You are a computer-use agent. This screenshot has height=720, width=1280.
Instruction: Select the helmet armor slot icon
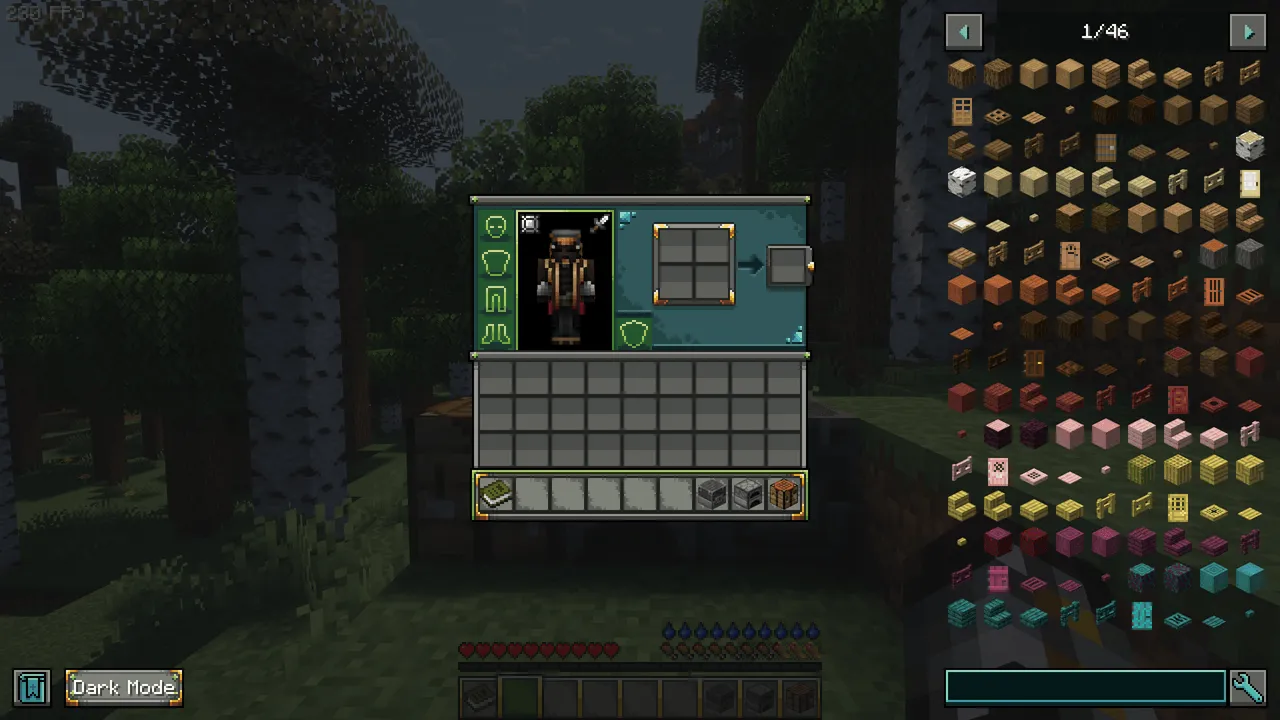point(495,225)
